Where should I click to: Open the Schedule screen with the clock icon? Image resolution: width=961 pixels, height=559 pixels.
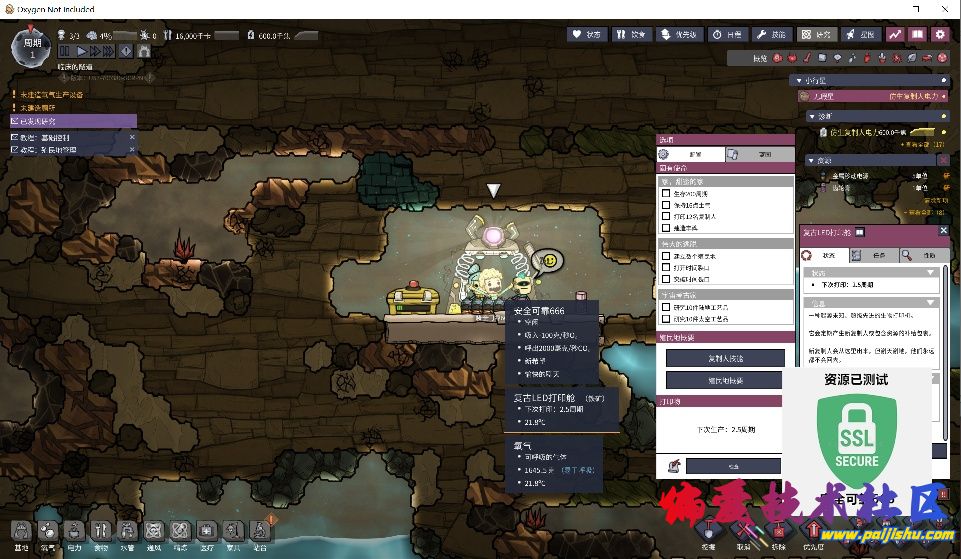coord(728,34)
